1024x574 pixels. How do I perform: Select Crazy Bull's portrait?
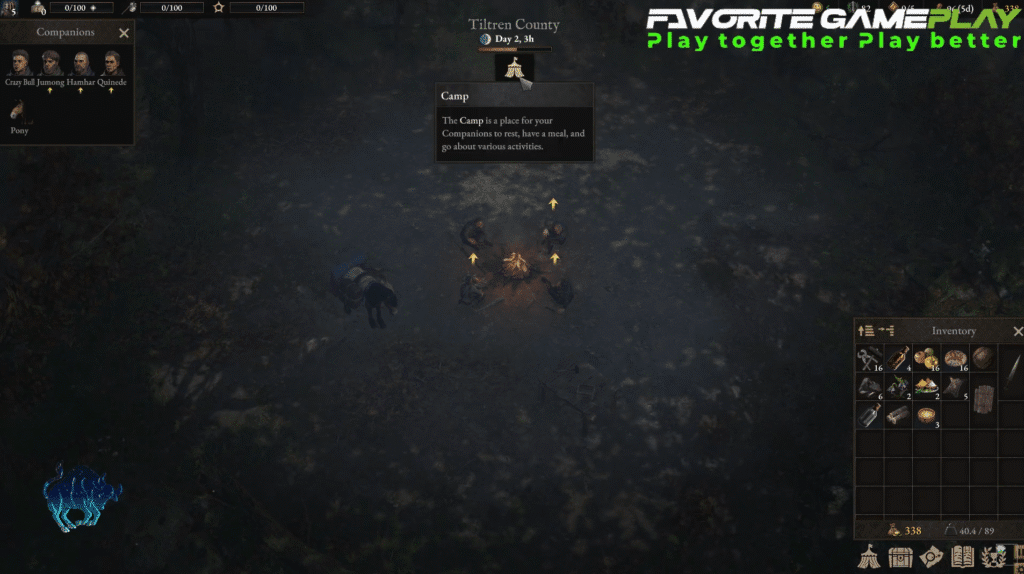[x=18, y=63]
